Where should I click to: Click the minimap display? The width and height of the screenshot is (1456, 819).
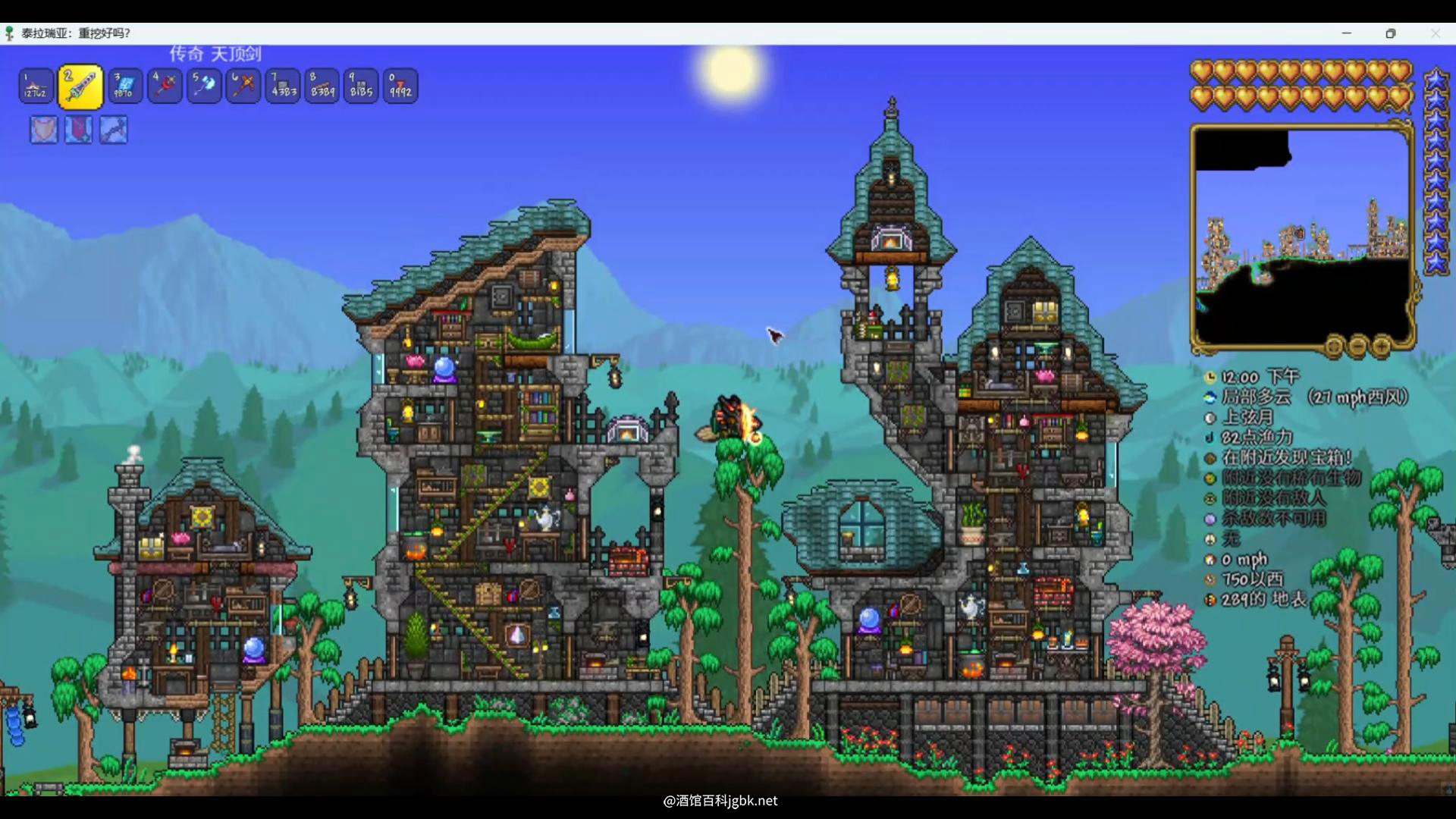click(1302, 235)
